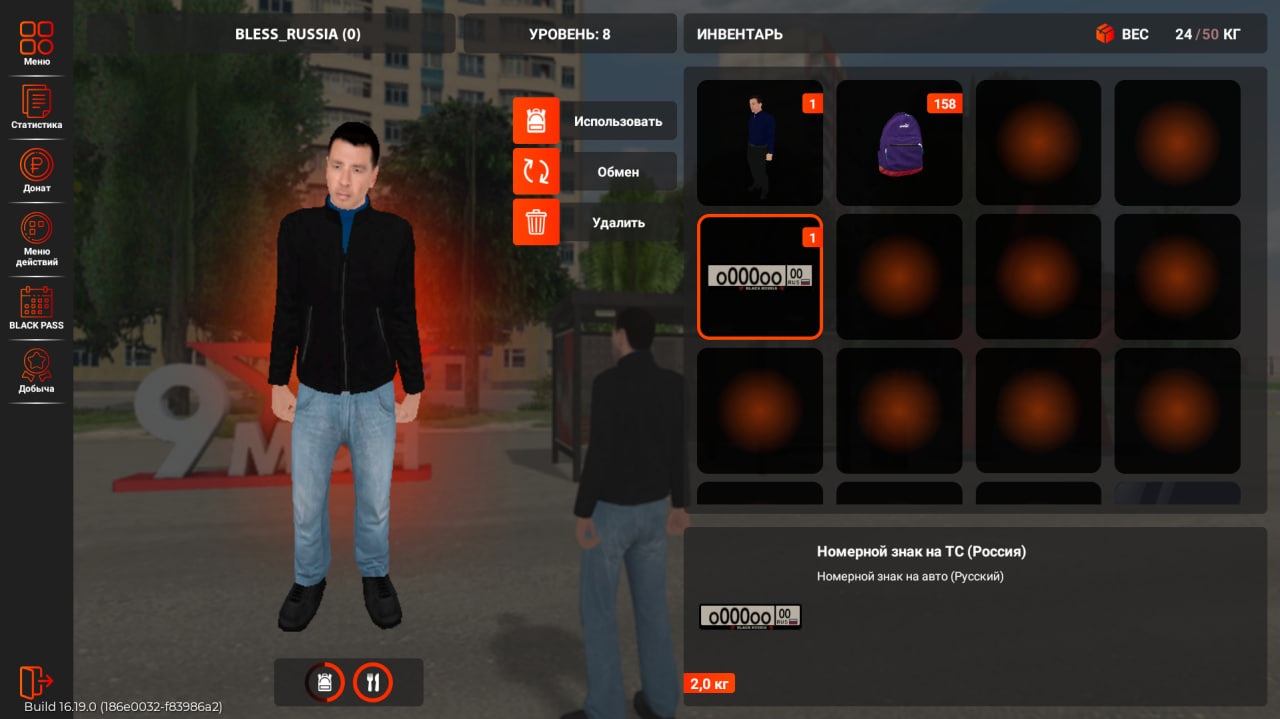1280x719 pixels.
Task: Open the Донат shop
Action: pos(36,169)
